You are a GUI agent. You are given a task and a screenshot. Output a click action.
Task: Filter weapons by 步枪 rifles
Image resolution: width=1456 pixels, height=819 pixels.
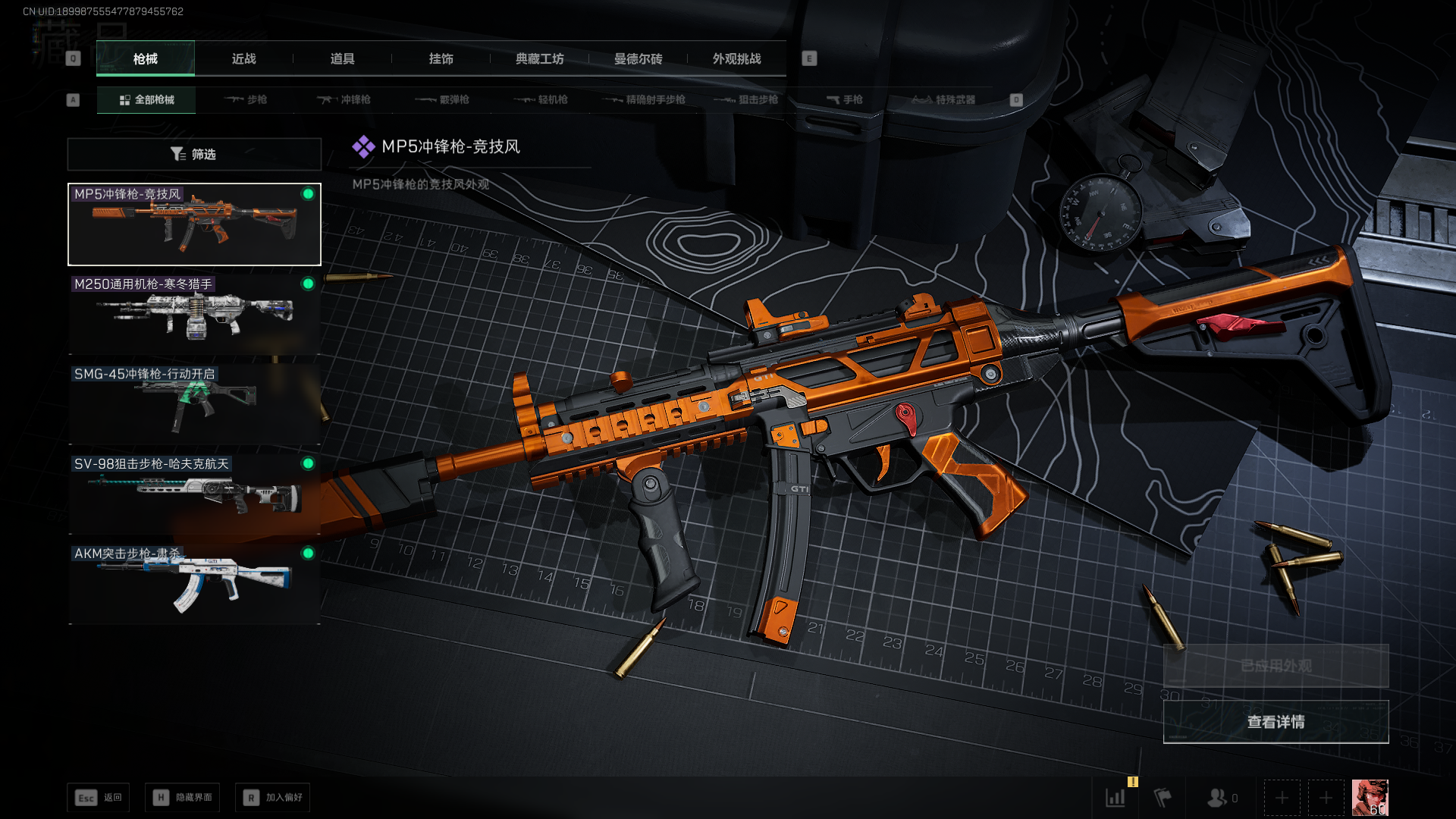(246, 100)
